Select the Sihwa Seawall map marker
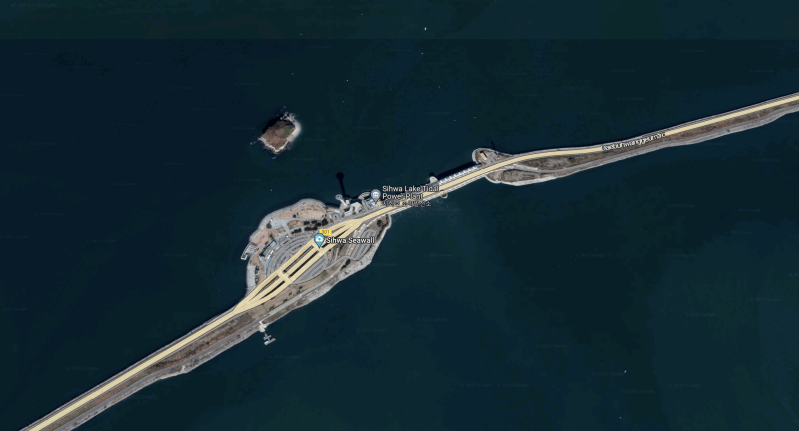799x431 pixels. click(x=319, y=241)
